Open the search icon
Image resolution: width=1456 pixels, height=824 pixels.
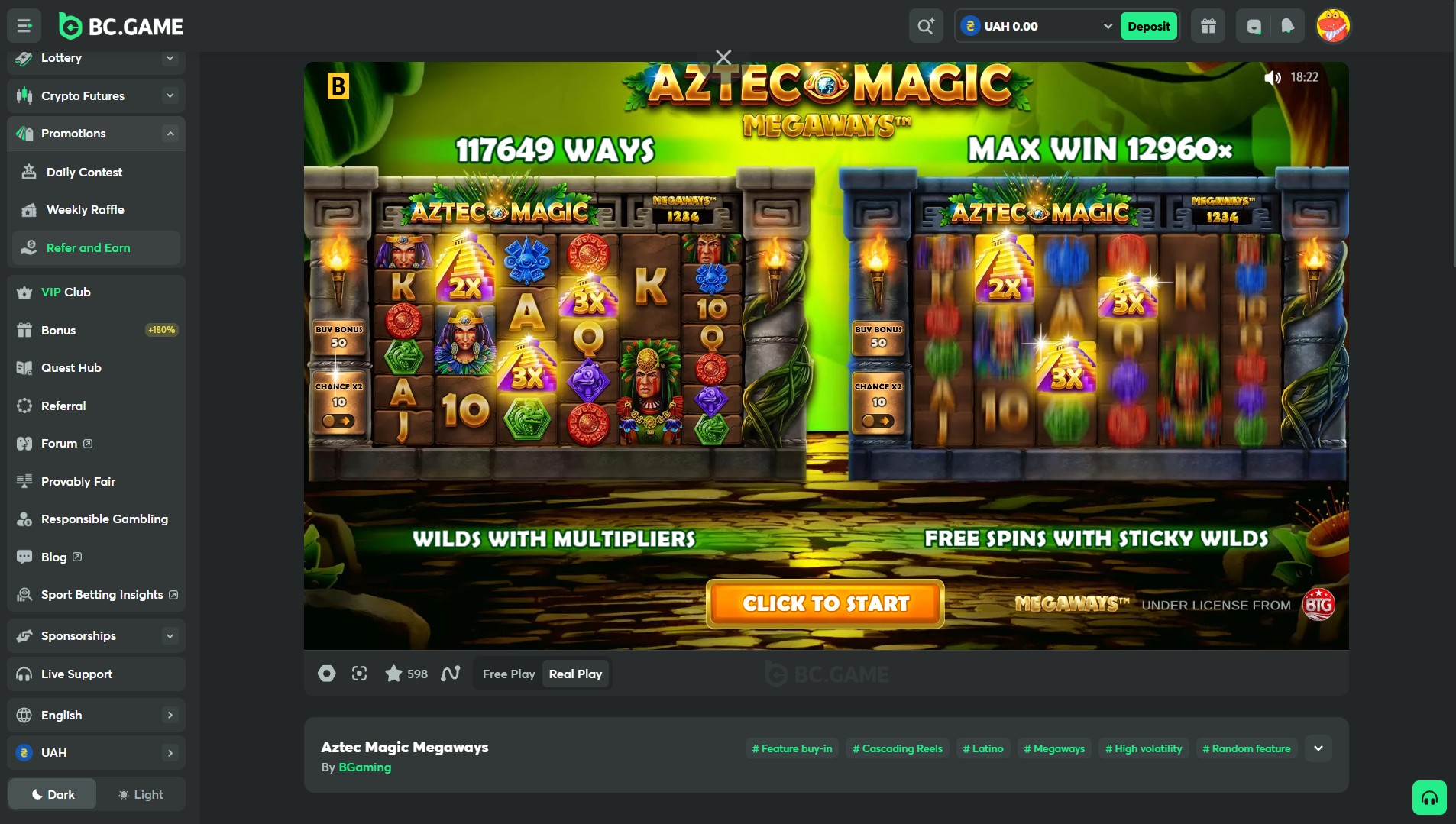pos(925,25)
